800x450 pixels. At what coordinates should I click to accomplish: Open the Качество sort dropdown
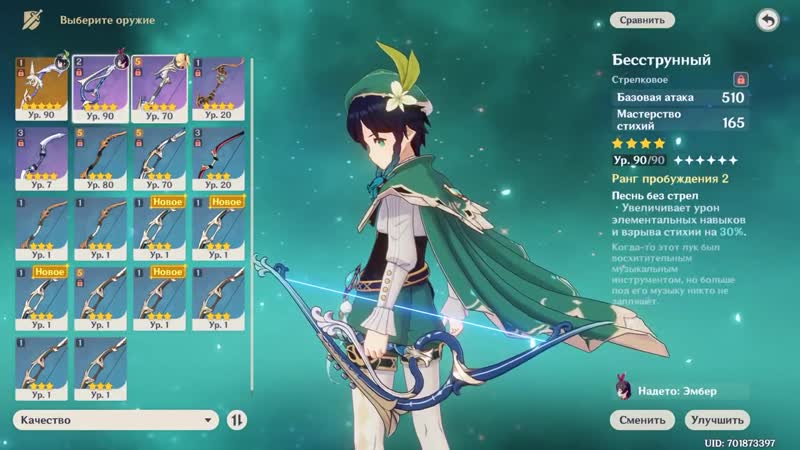(x=114, y=420)
